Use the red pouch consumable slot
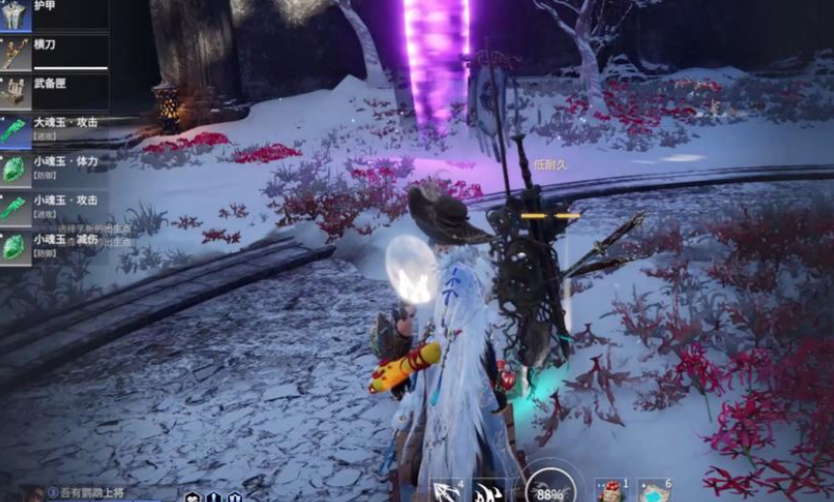Screen dimensions: 834x502 [x=608, y=491]
